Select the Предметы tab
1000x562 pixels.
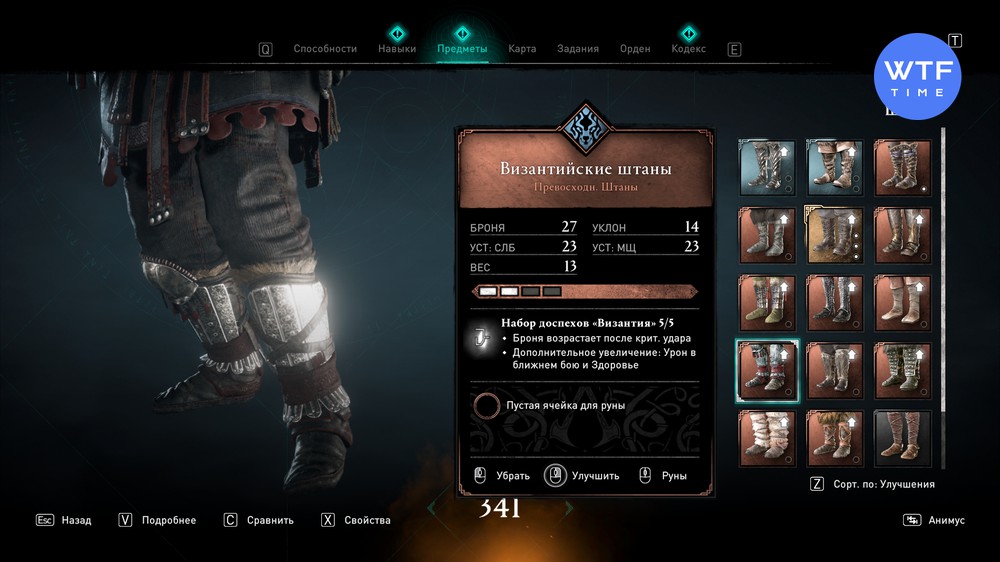point(462,48)
